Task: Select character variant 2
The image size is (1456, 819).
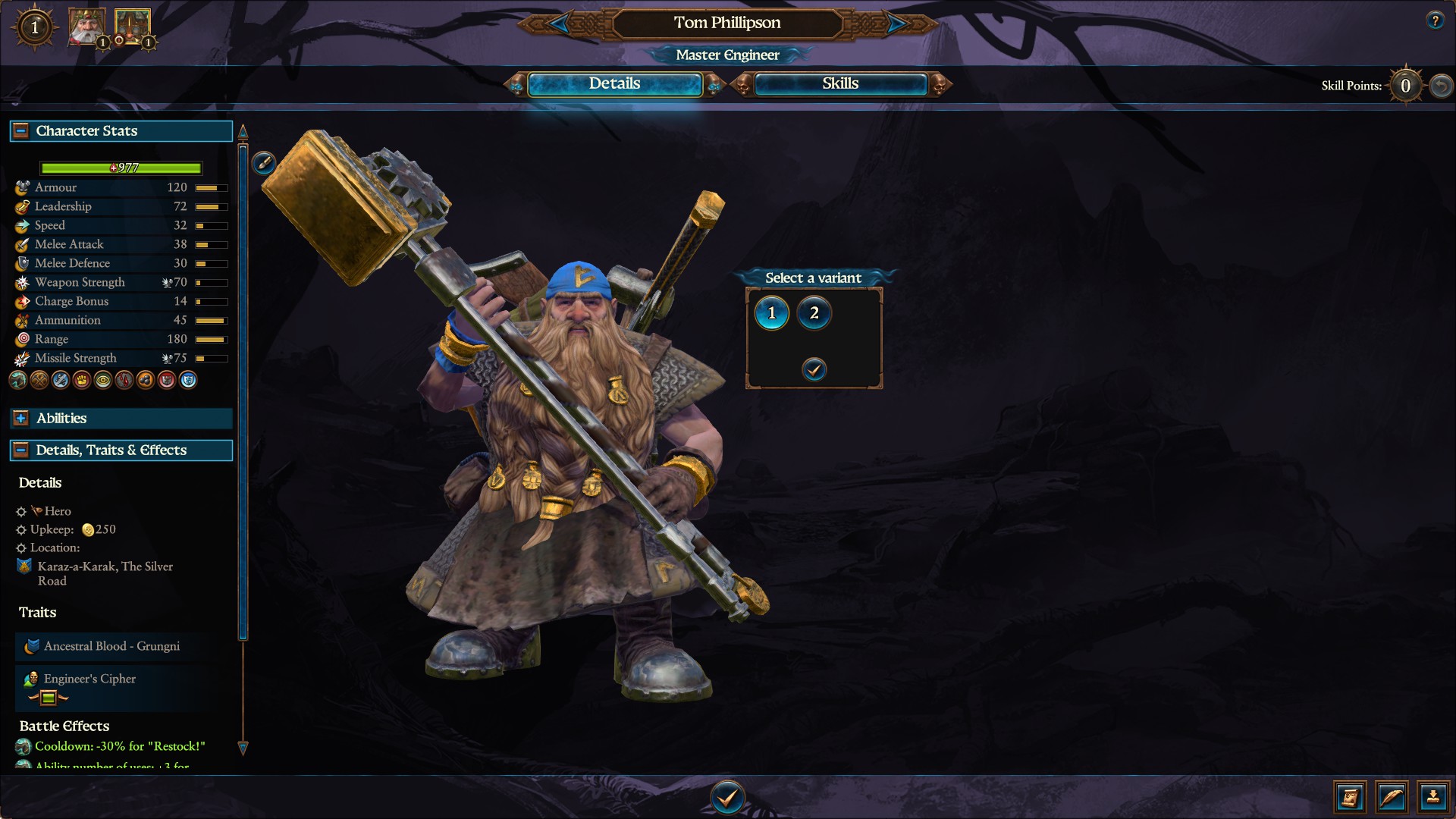Action: tap(814, 313)
